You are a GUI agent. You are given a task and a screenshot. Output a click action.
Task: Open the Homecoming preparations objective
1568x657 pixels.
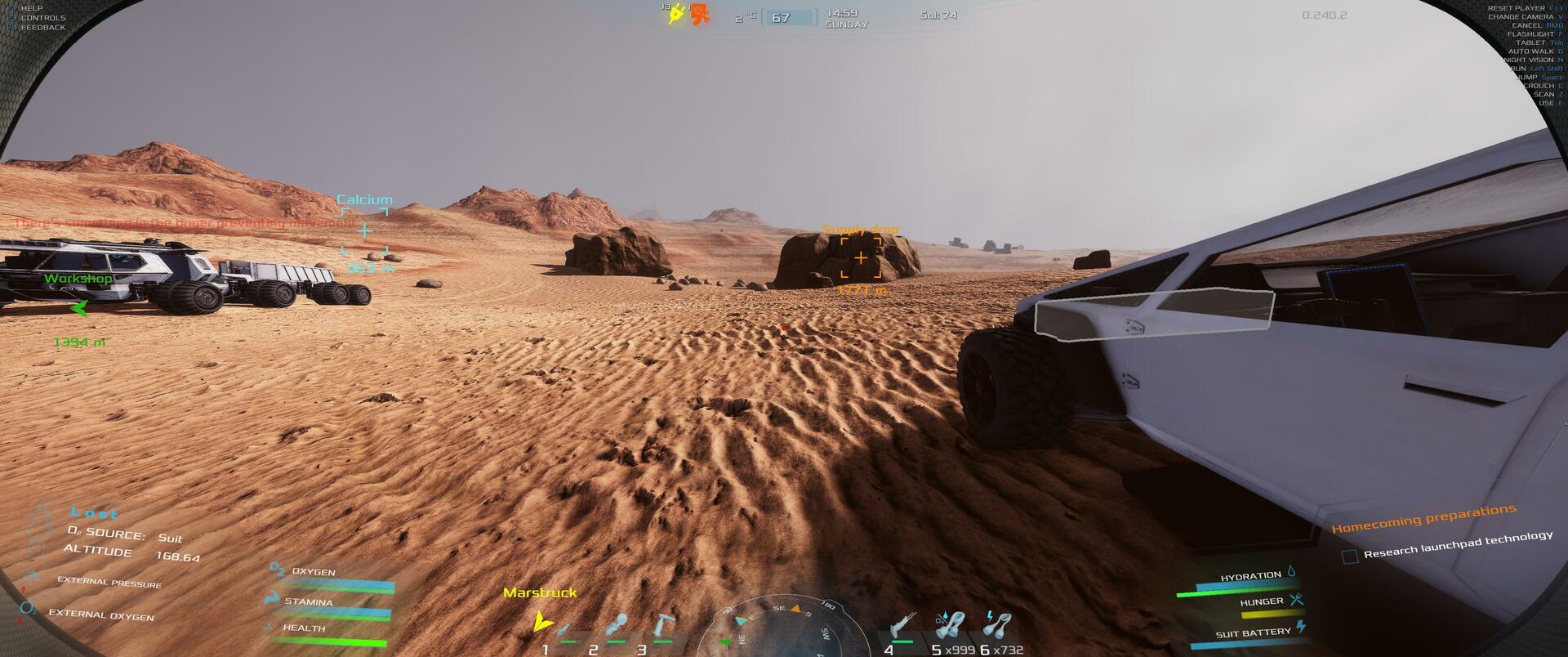click(1423, 518)
